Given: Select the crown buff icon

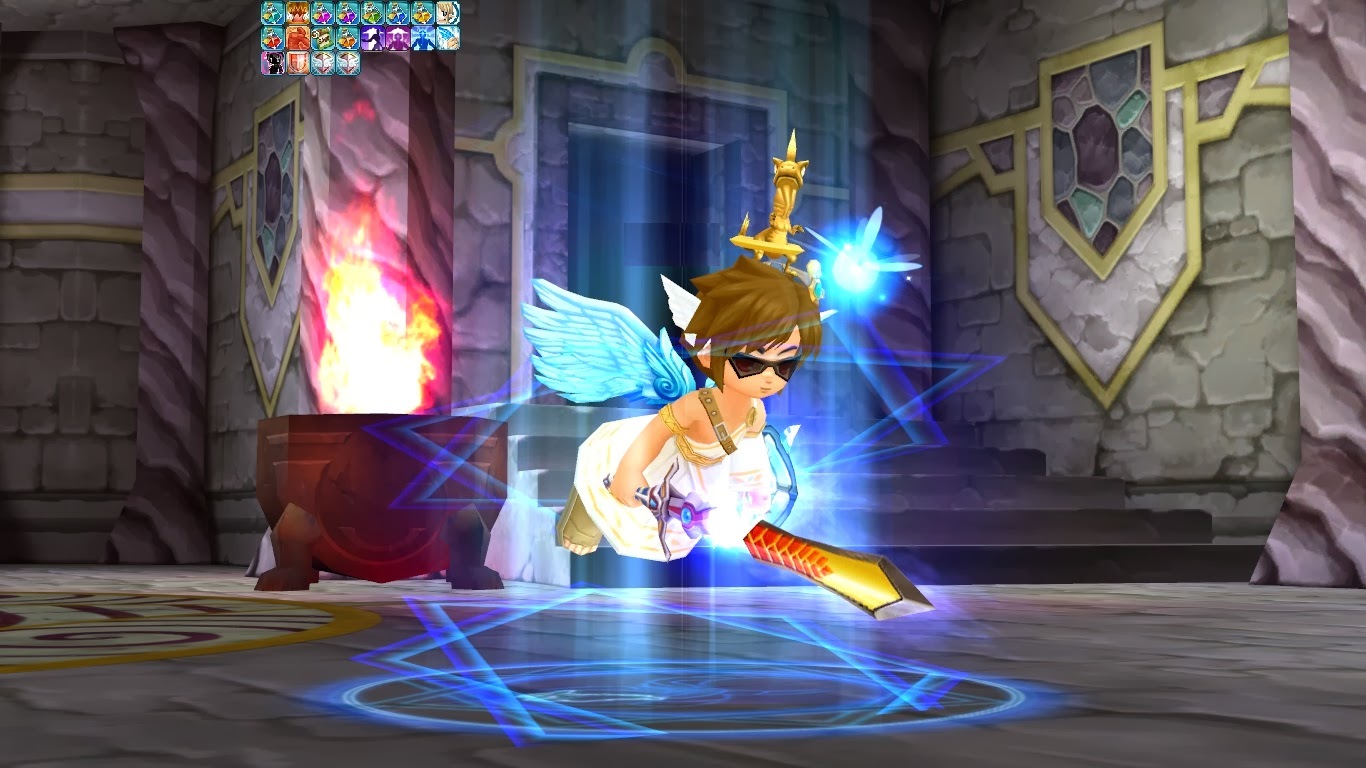Looking at the screenshot, I should (296, 12).
